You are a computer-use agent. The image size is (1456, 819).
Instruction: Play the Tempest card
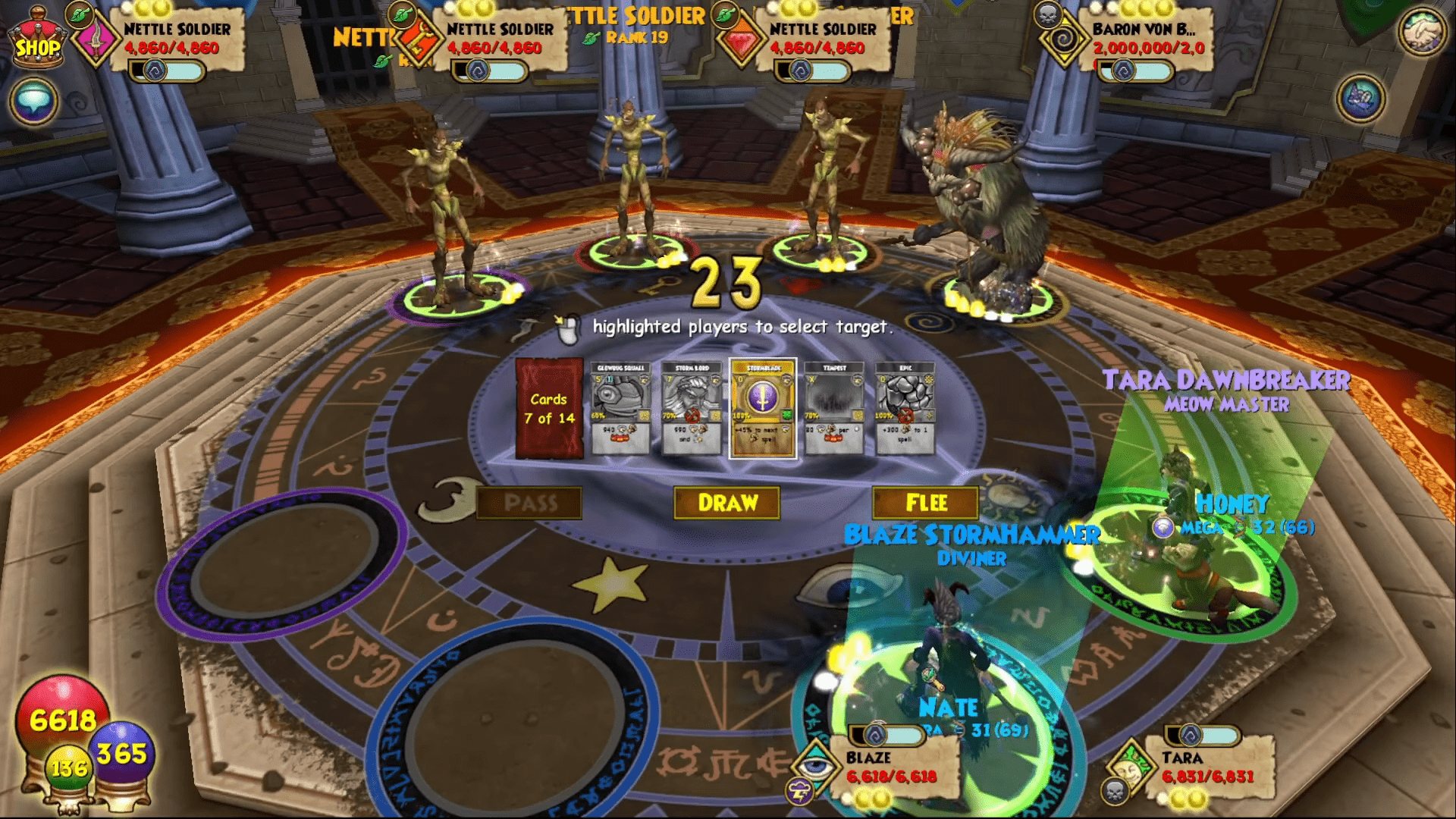tap(833, 409)
